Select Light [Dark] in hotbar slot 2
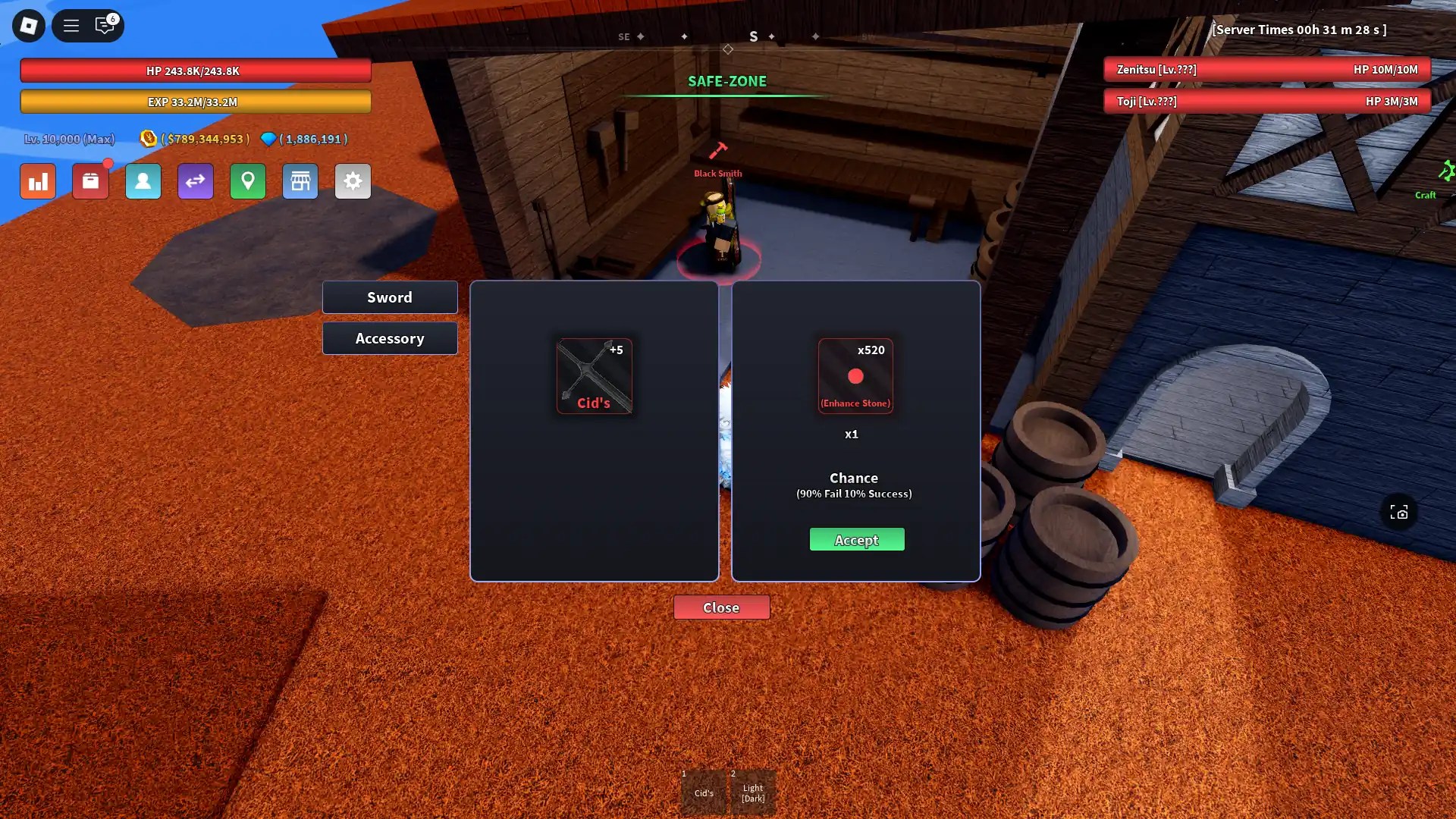This screenshot has height=819, width=1456. pos(753,791)
